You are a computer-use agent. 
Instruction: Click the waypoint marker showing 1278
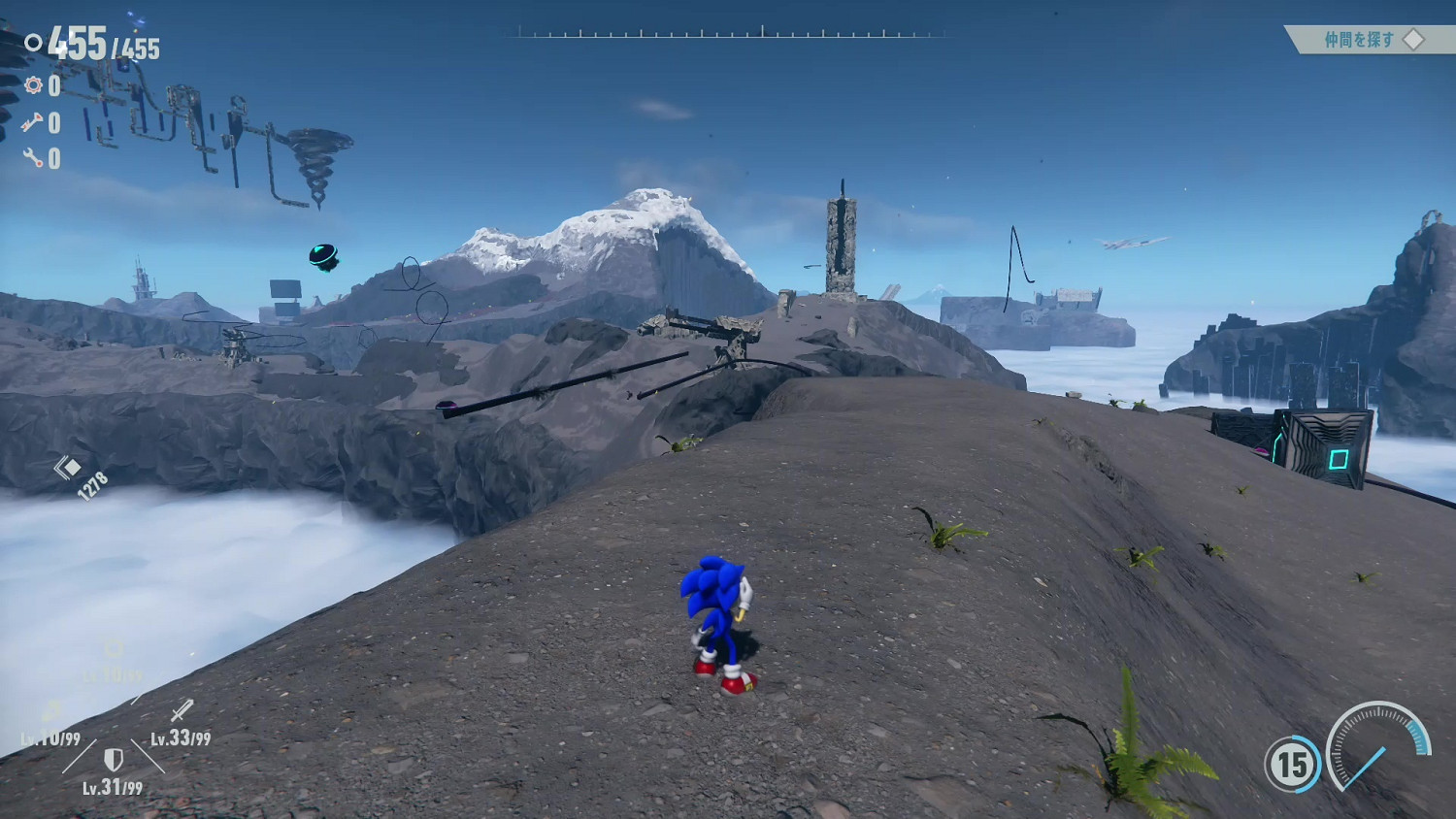tap(68, 468)
